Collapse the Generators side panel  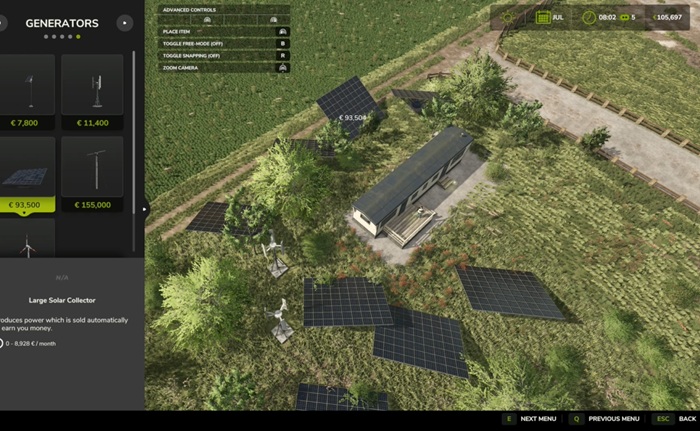click(x=146, y=209)
